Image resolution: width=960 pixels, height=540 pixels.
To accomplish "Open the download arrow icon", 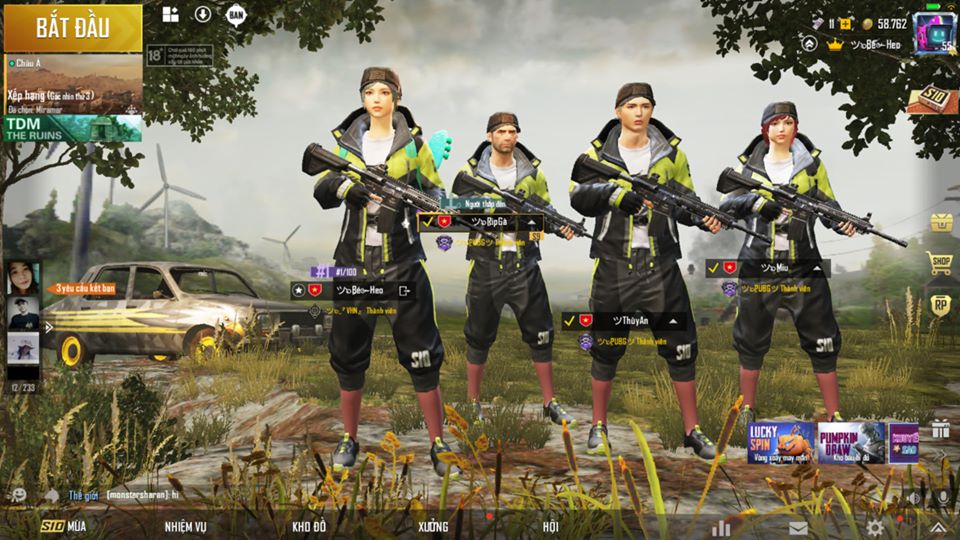I will [203, 14].
